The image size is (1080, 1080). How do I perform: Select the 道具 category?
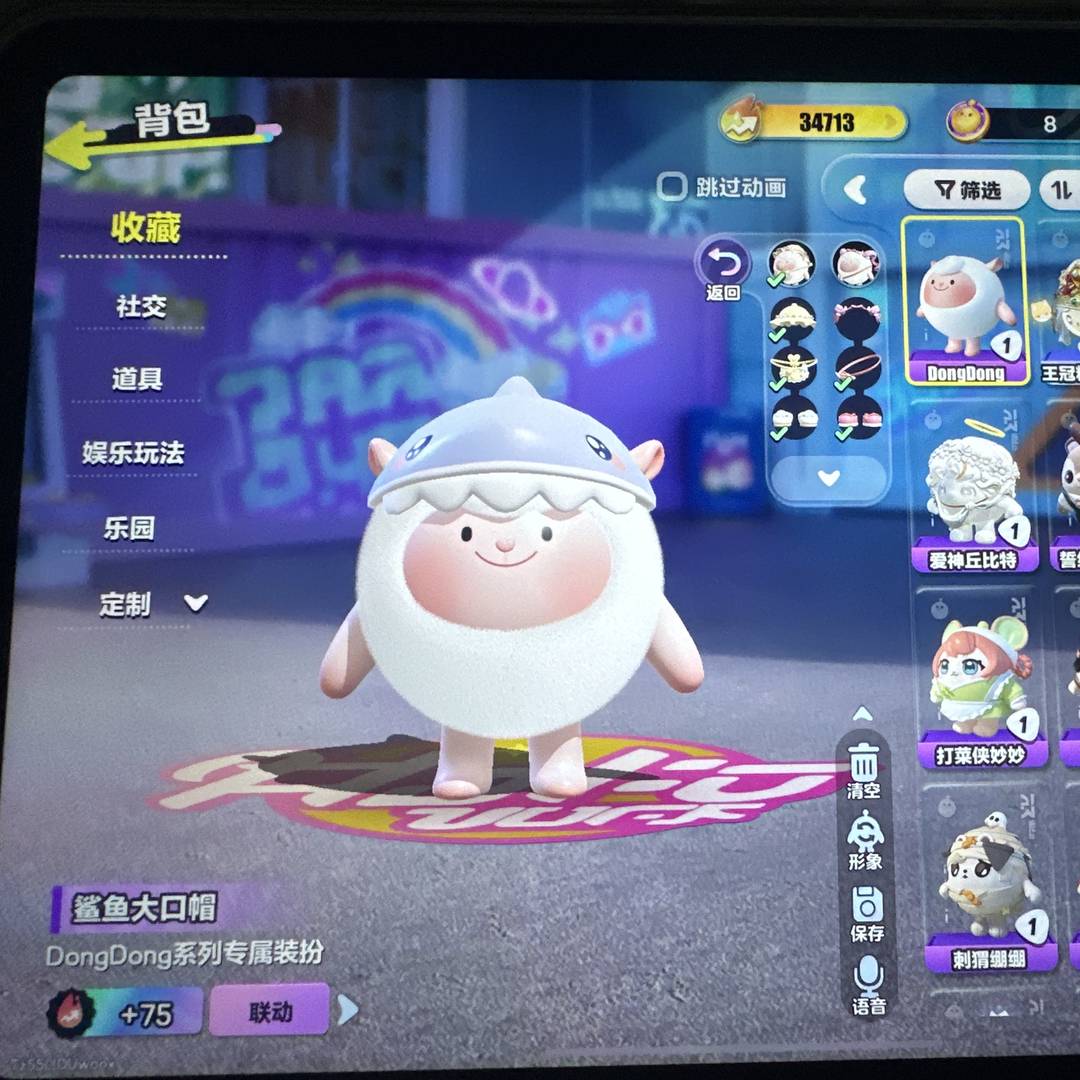coord(137,379)
